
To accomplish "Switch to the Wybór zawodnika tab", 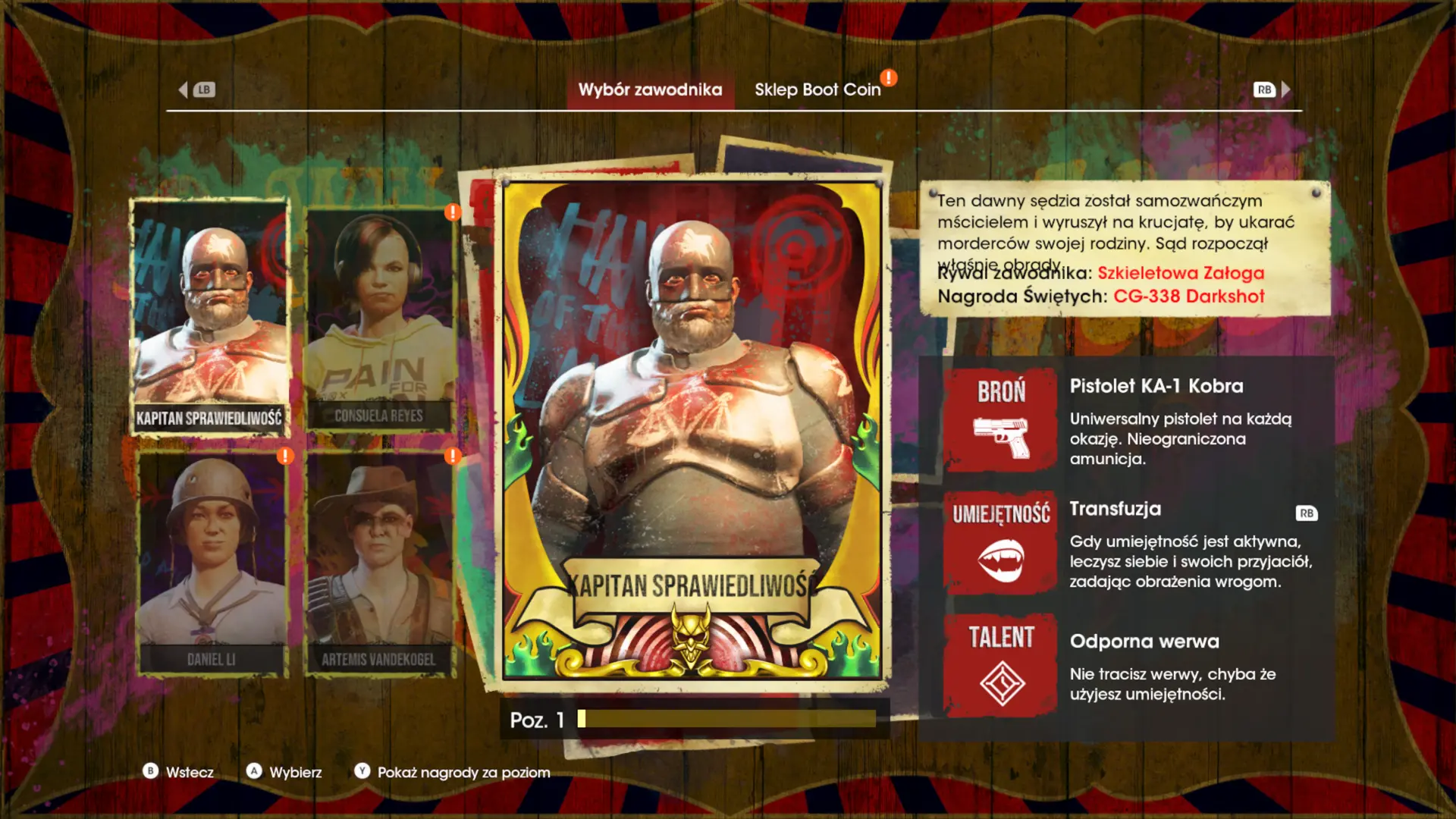I will click(x=650, y=89).
